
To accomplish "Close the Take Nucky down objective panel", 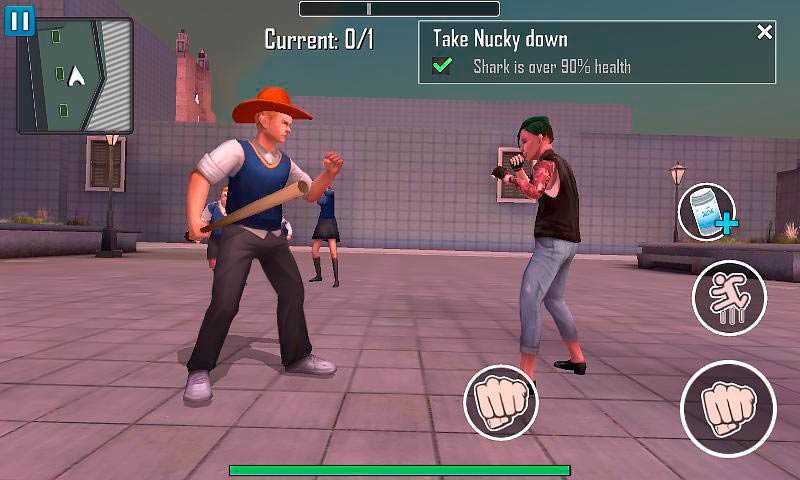I will click(x=765, y=33).
